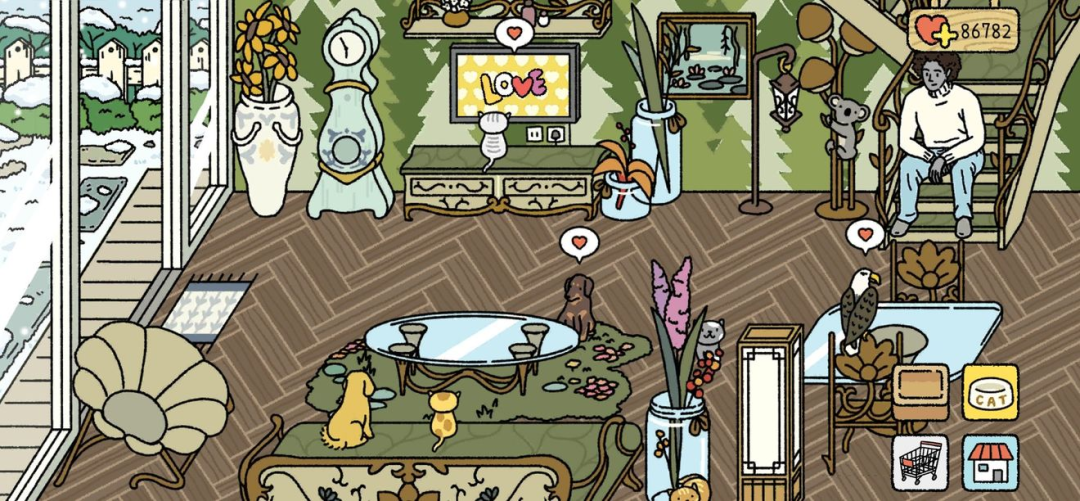The height and width of the screenshot is (501, 1080).
Task: Open the brown wooden box button
Action: click(920, 391)
